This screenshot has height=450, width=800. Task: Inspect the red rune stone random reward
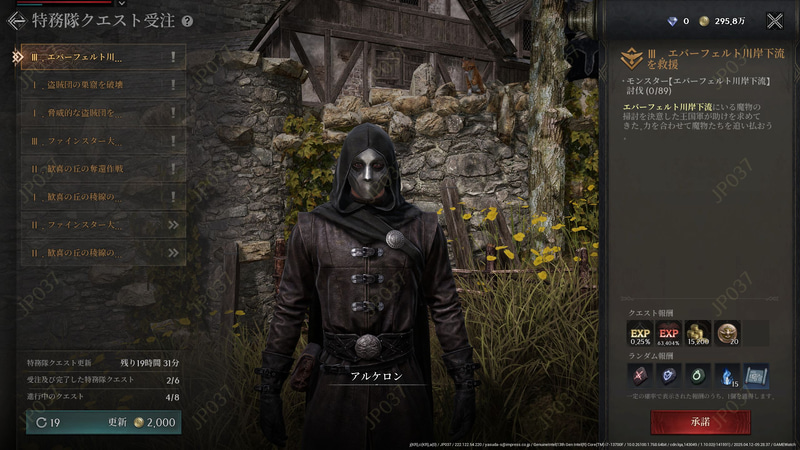click(640, 376)
